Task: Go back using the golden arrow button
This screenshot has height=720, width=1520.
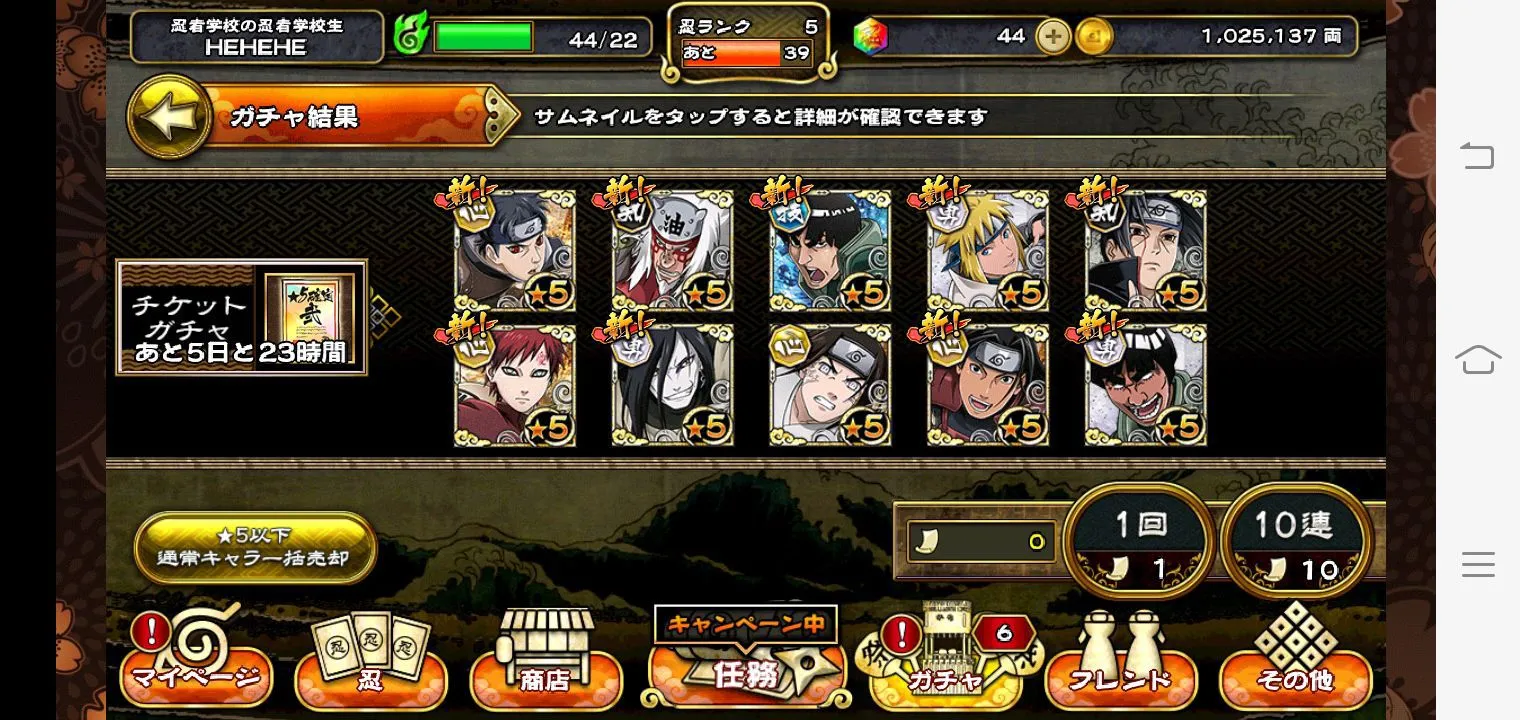Action: point(168,116)
